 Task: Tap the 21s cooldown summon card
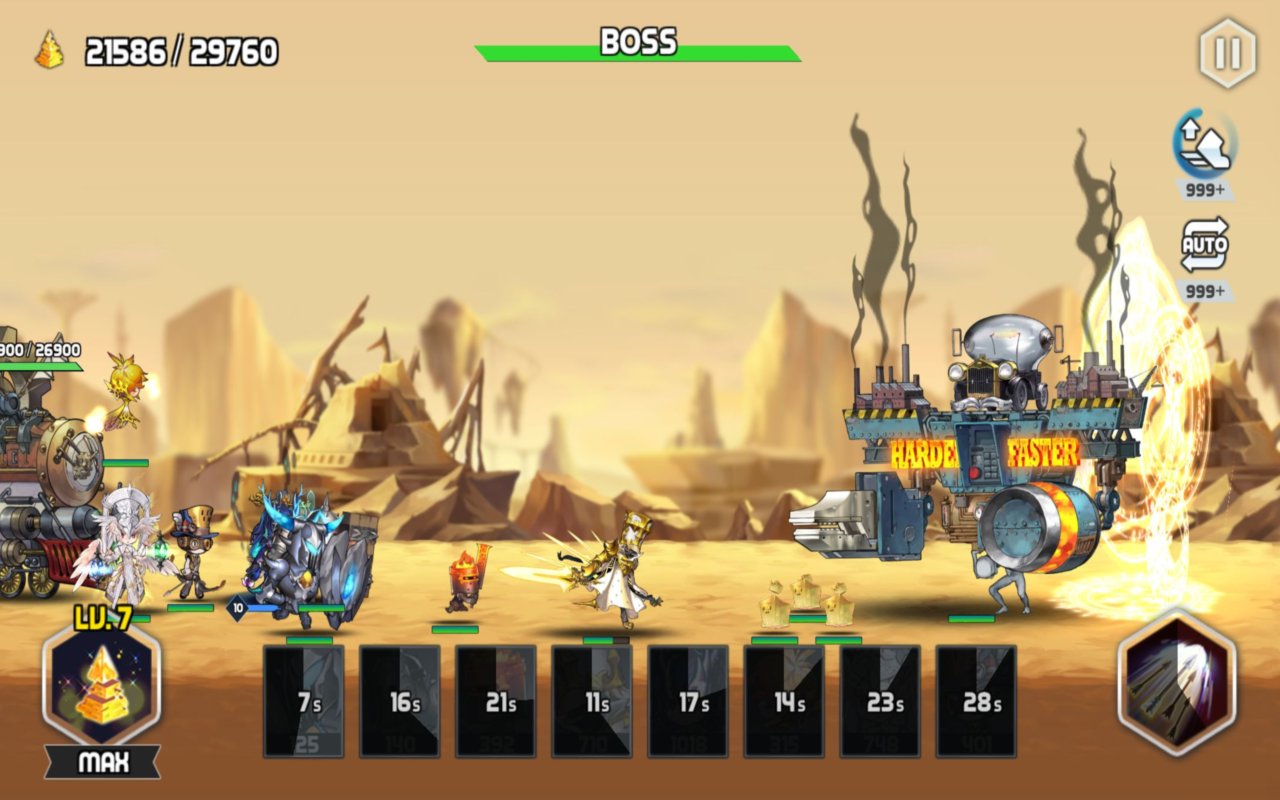tap(496, 700)
